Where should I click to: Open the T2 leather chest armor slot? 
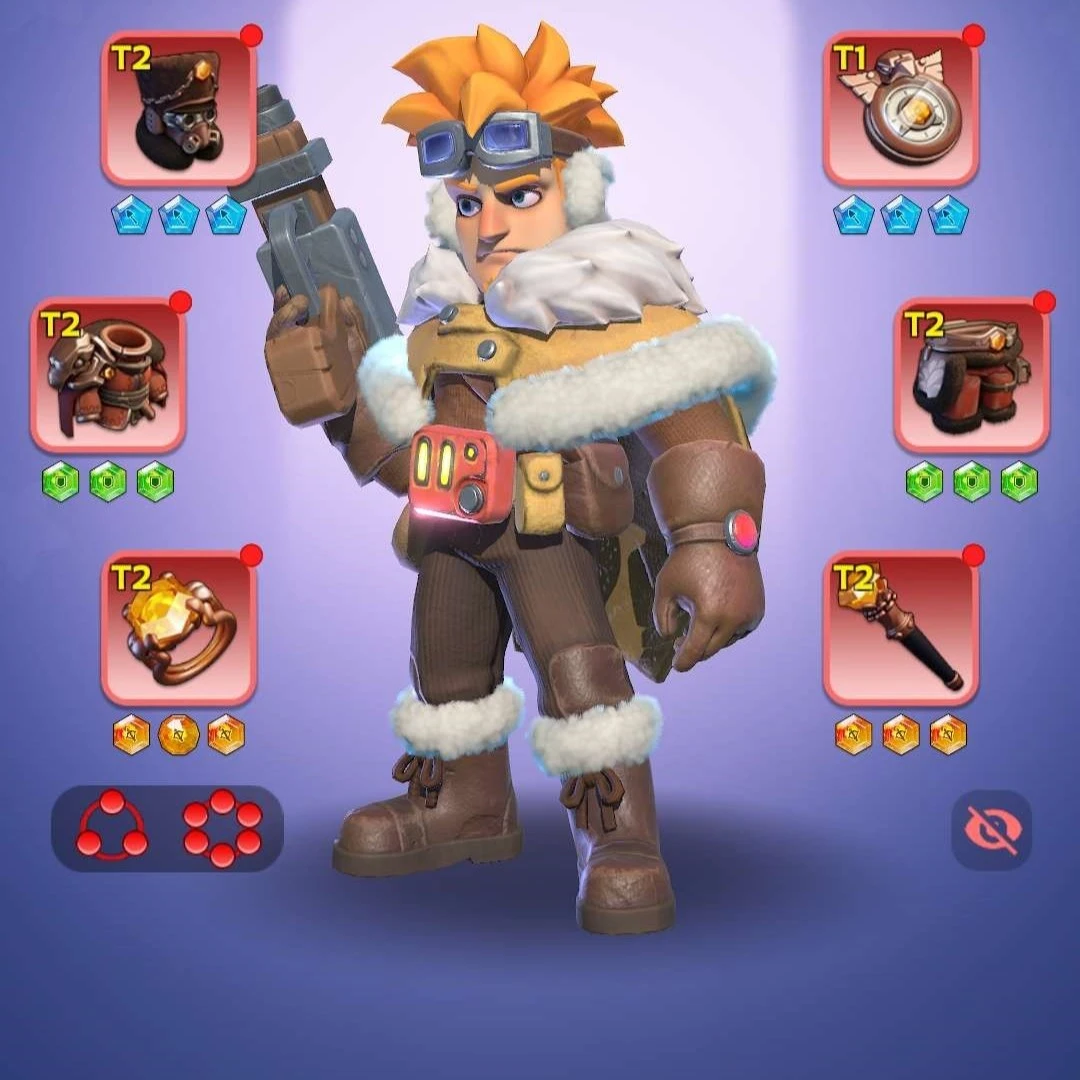[108, 375]
